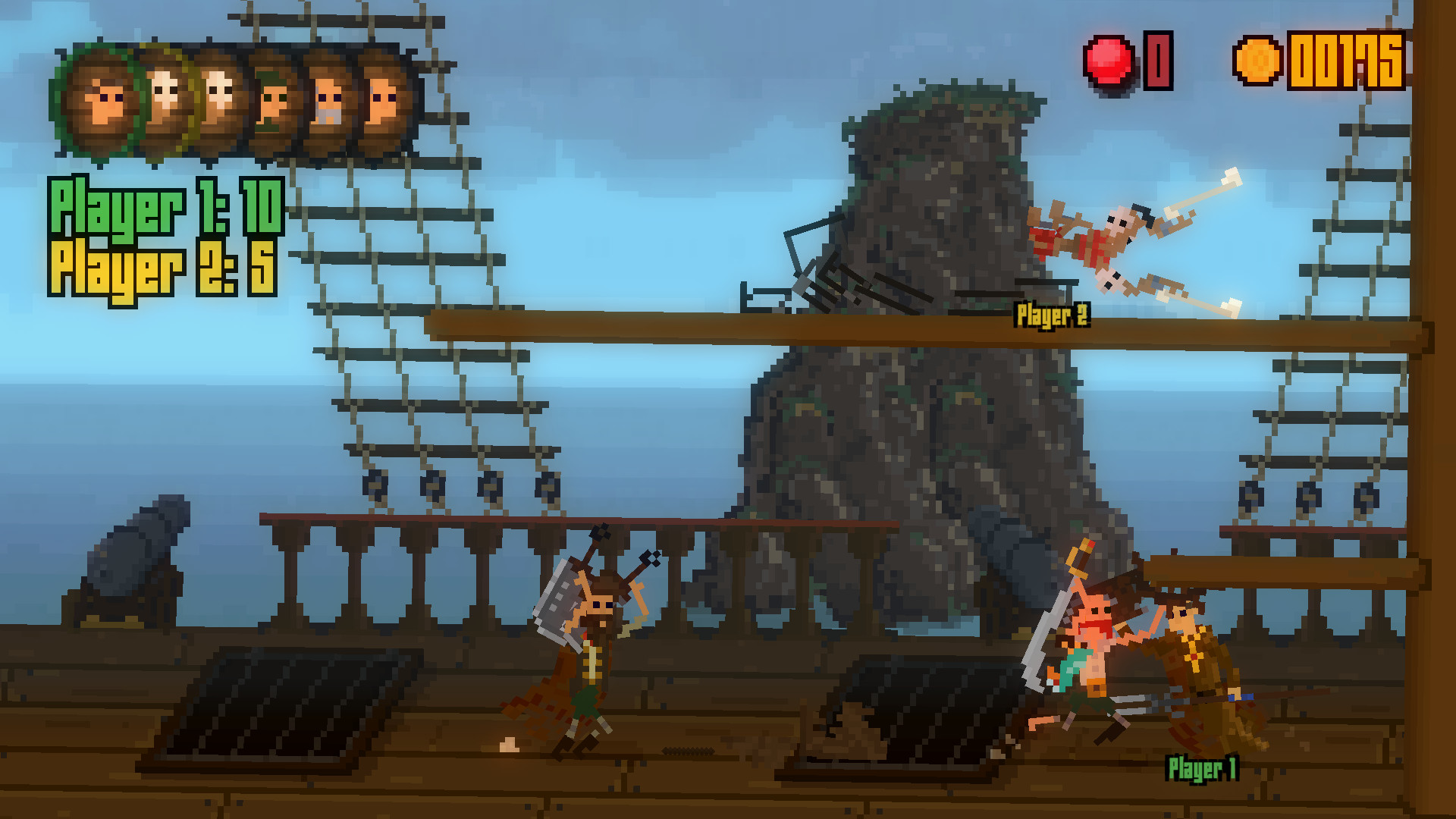
Task: Select the grey-bearded pirate portrait
Action: tap(329, 101)
